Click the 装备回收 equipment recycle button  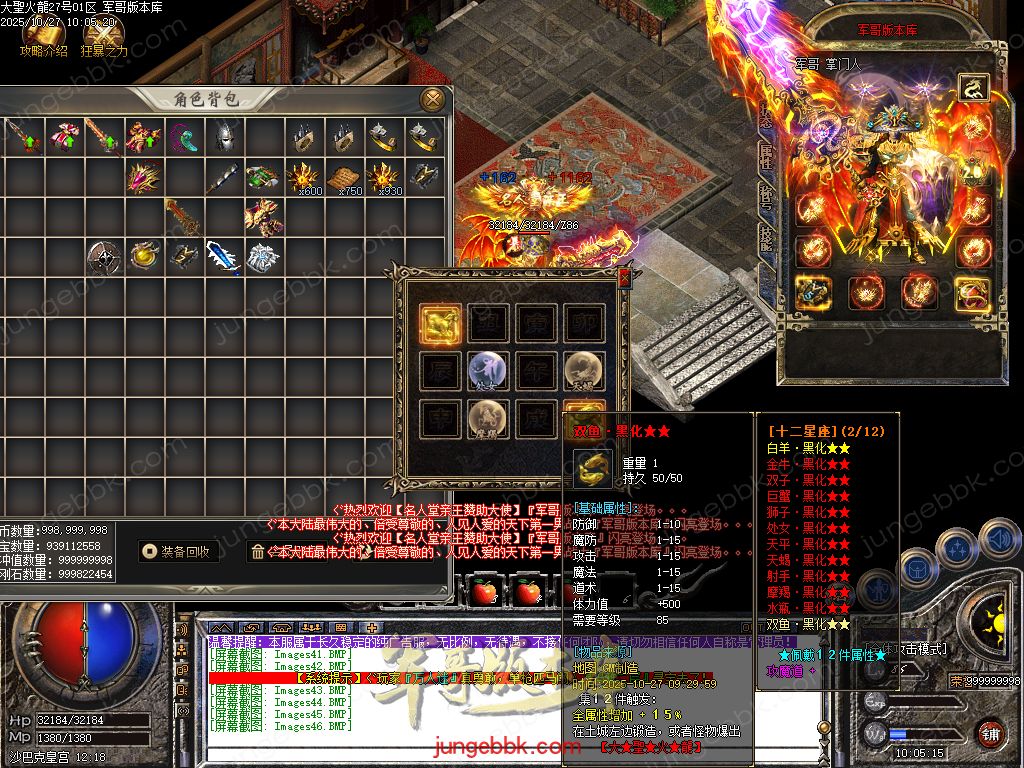(x=178, y=551)
